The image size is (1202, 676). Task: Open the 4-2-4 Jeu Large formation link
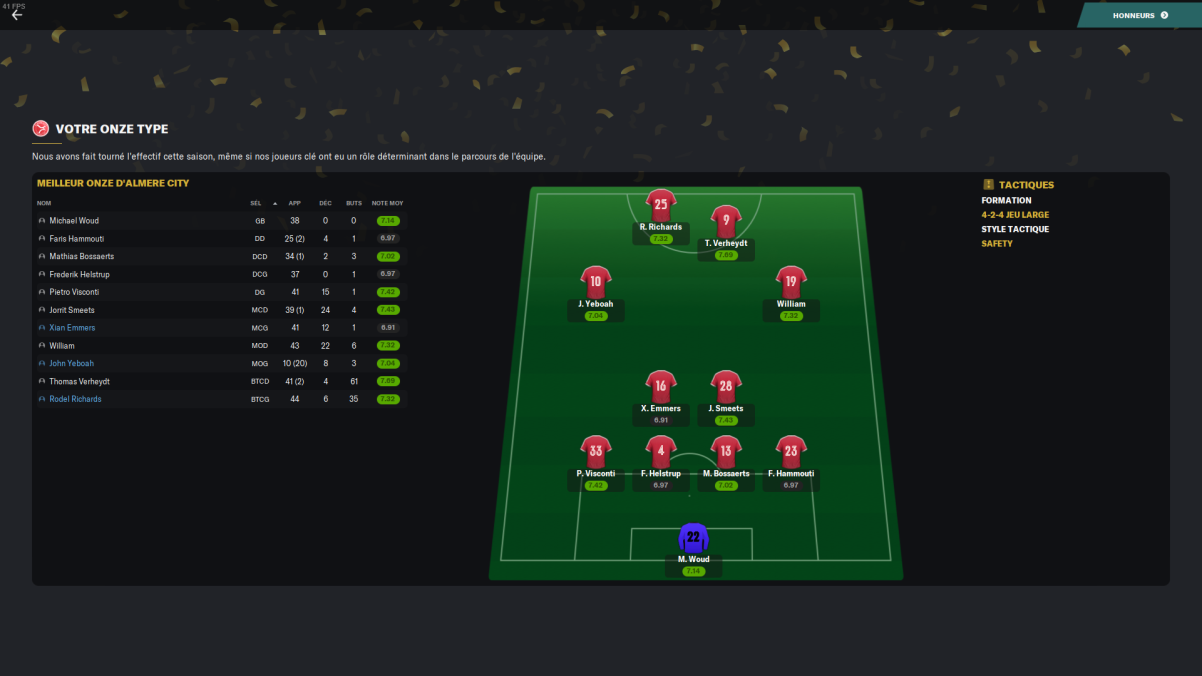(1015, 215)
